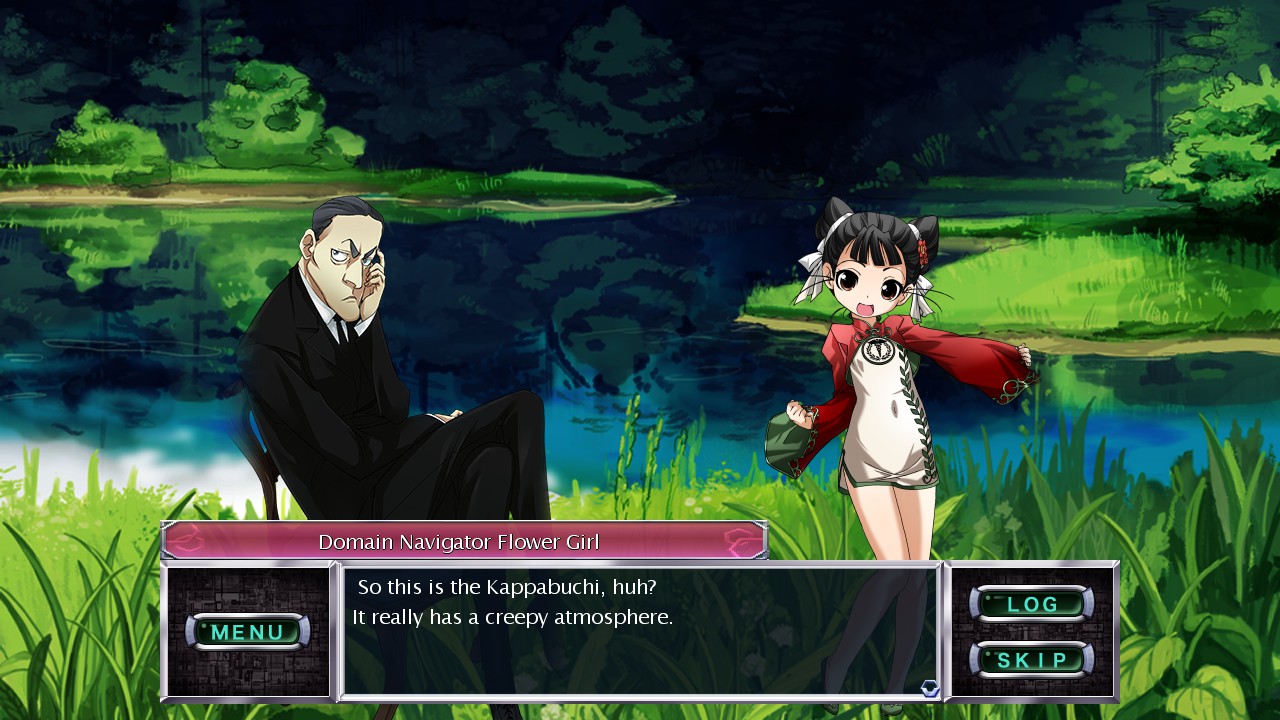Screen dimensions: 1280x720
Task: Toggle the backlog view via LOG
Action: tap(1034, 603)
